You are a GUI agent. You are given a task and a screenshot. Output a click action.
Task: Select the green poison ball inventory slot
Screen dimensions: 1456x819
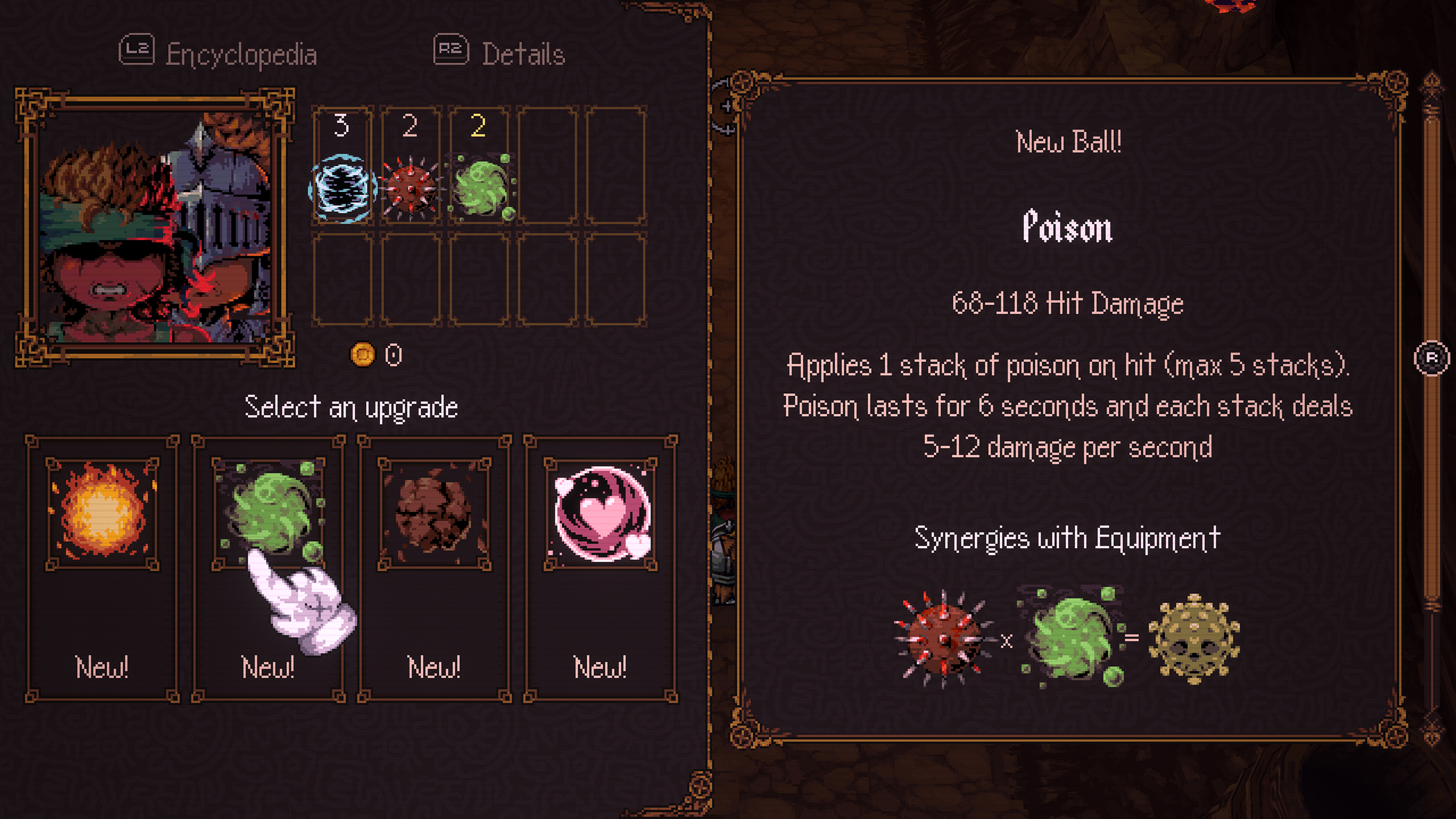click(479, 166)
